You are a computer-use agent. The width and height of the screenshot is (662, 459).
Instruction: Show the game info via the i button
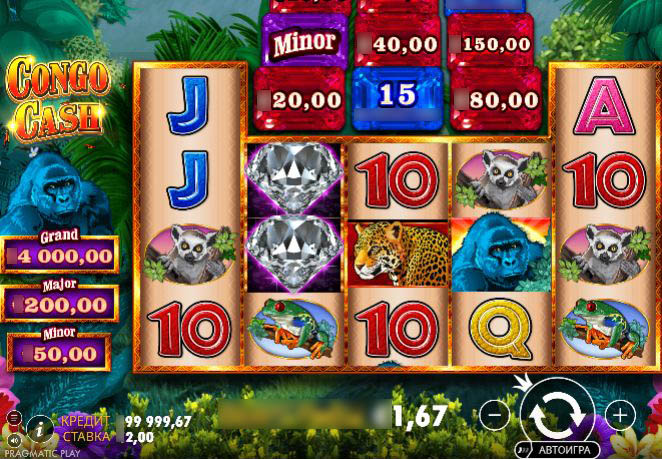coord(41,429)
